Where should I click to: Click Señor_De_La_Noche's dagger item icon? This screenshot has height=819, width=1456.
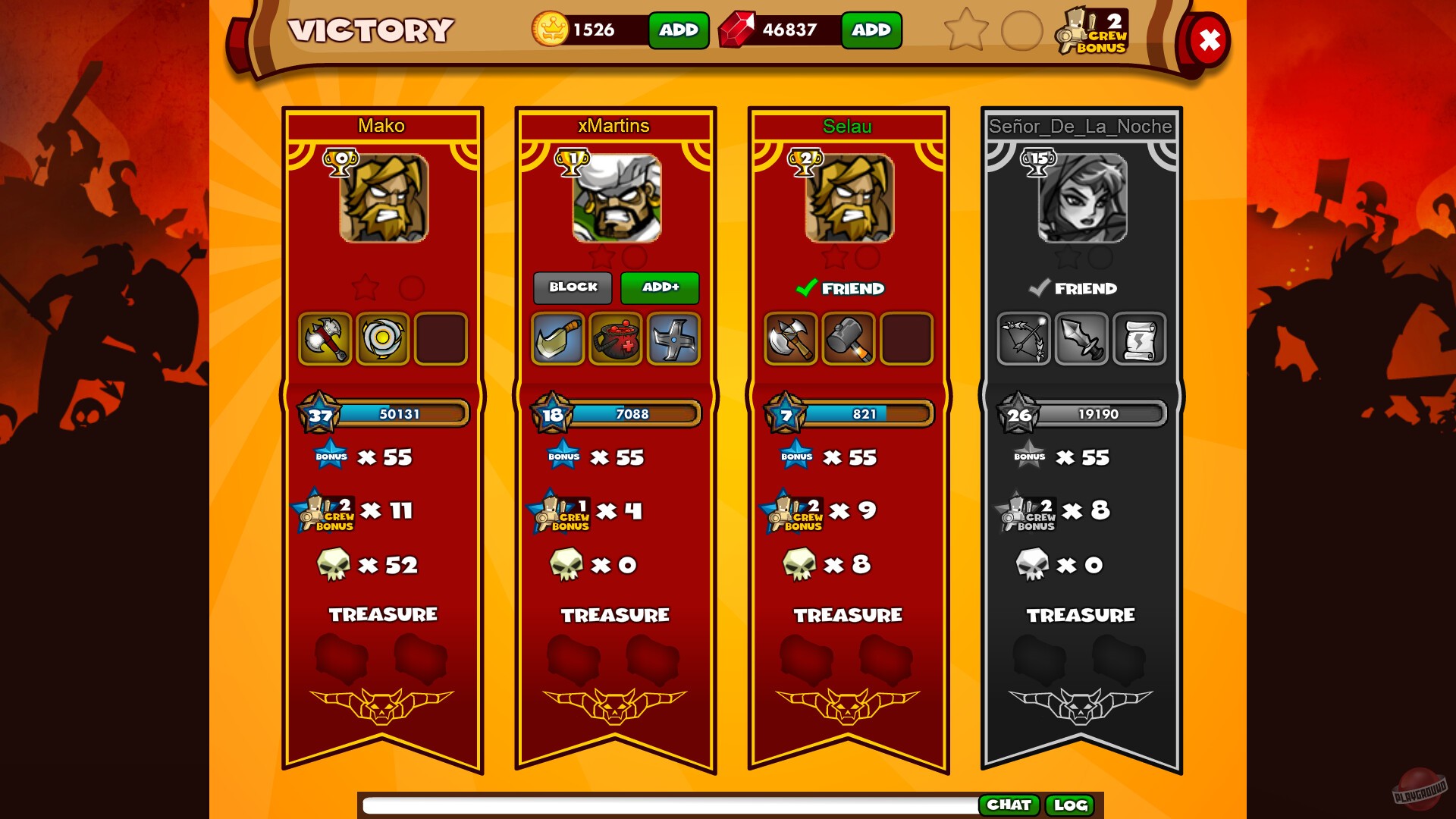(x=1082, y=339)
